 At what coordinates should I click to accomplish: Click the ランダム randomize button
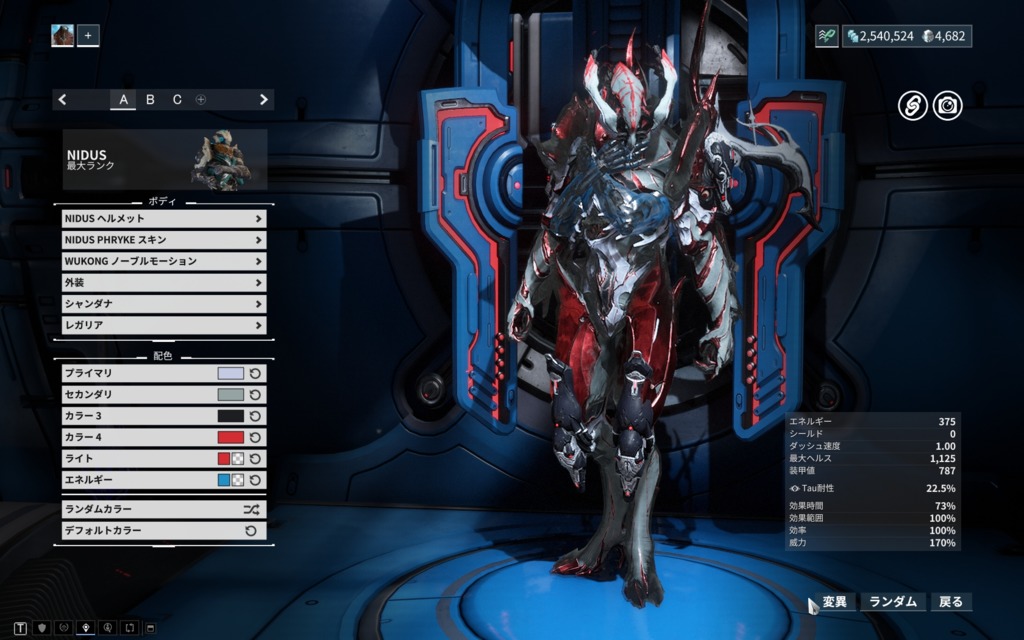[x=892, y=602]
